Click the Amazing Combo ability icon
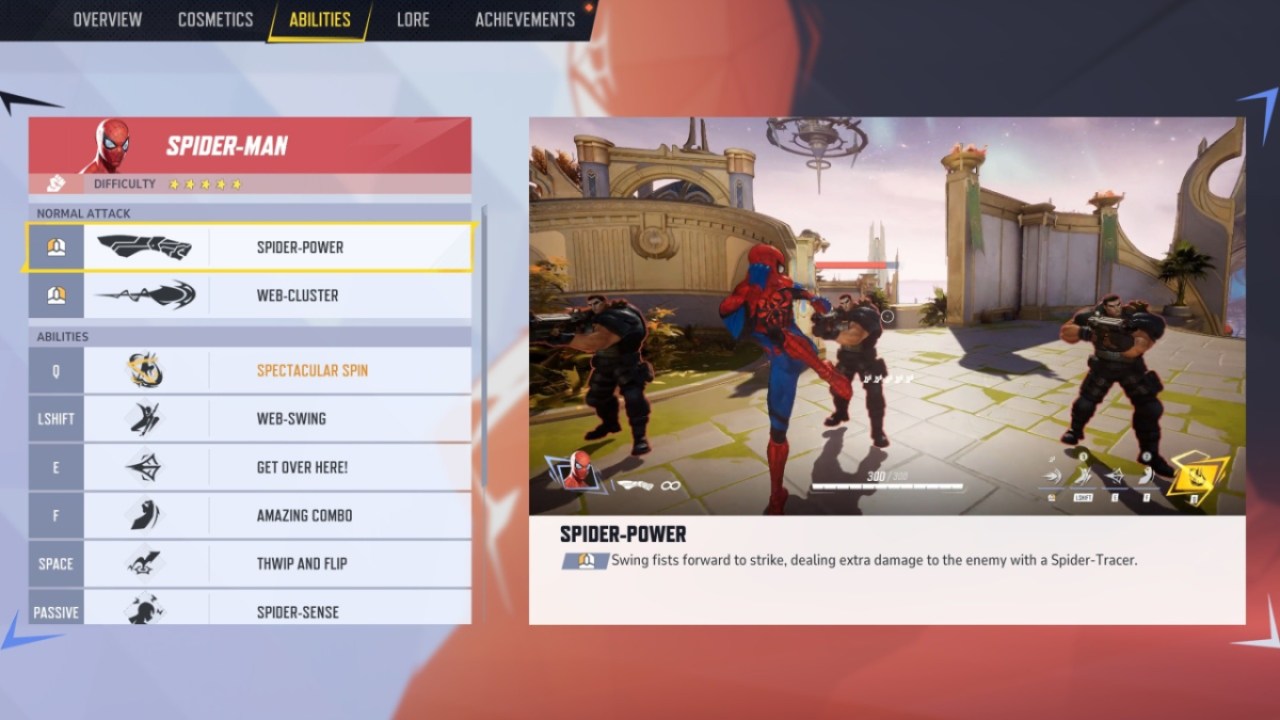This screenshot has height=720, width=1280. tap(146, 515)
